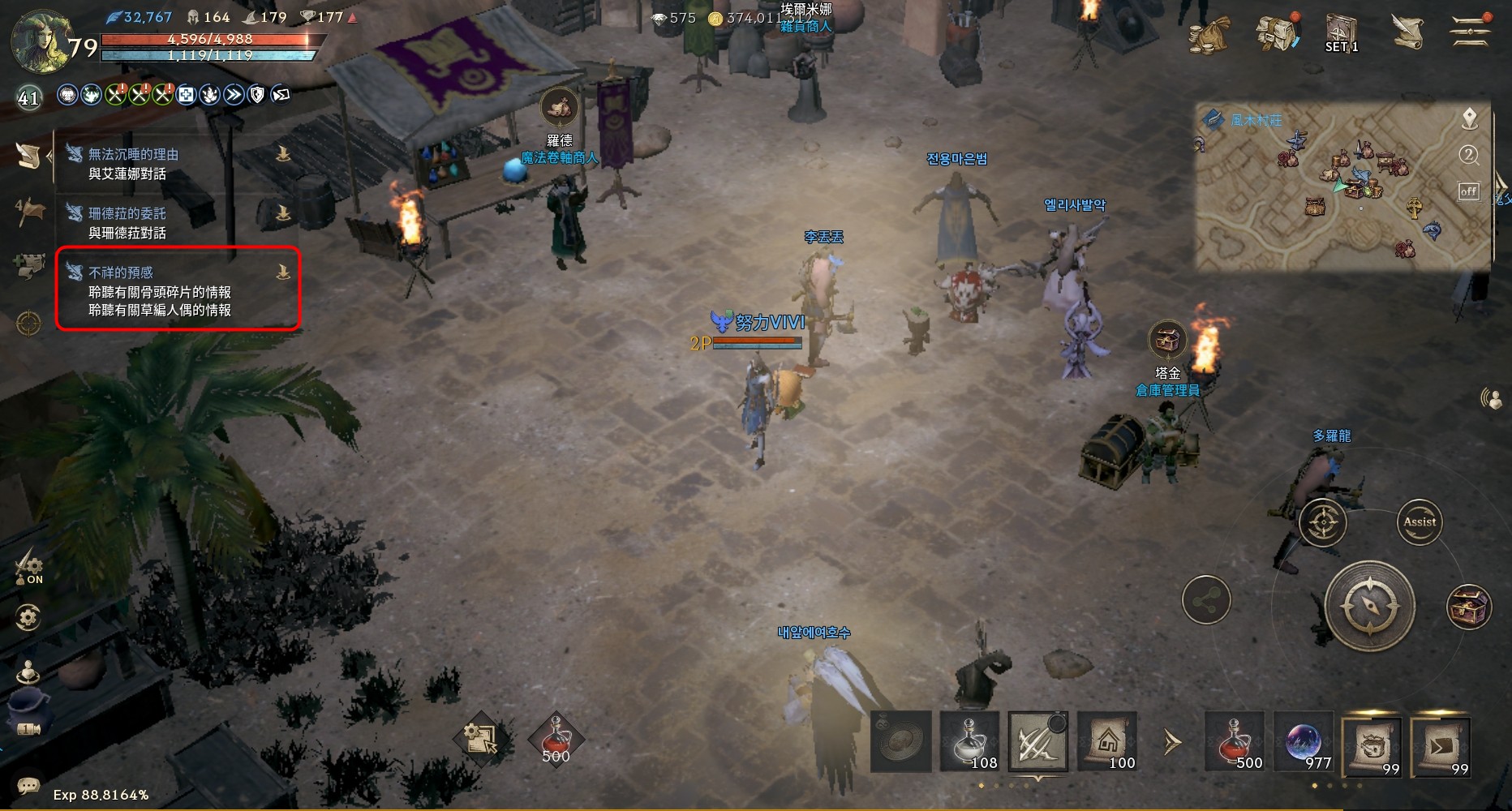1512x811 pixels.
Task: Use the red potion slot with 977 orb beside it
Action: 1234,741
